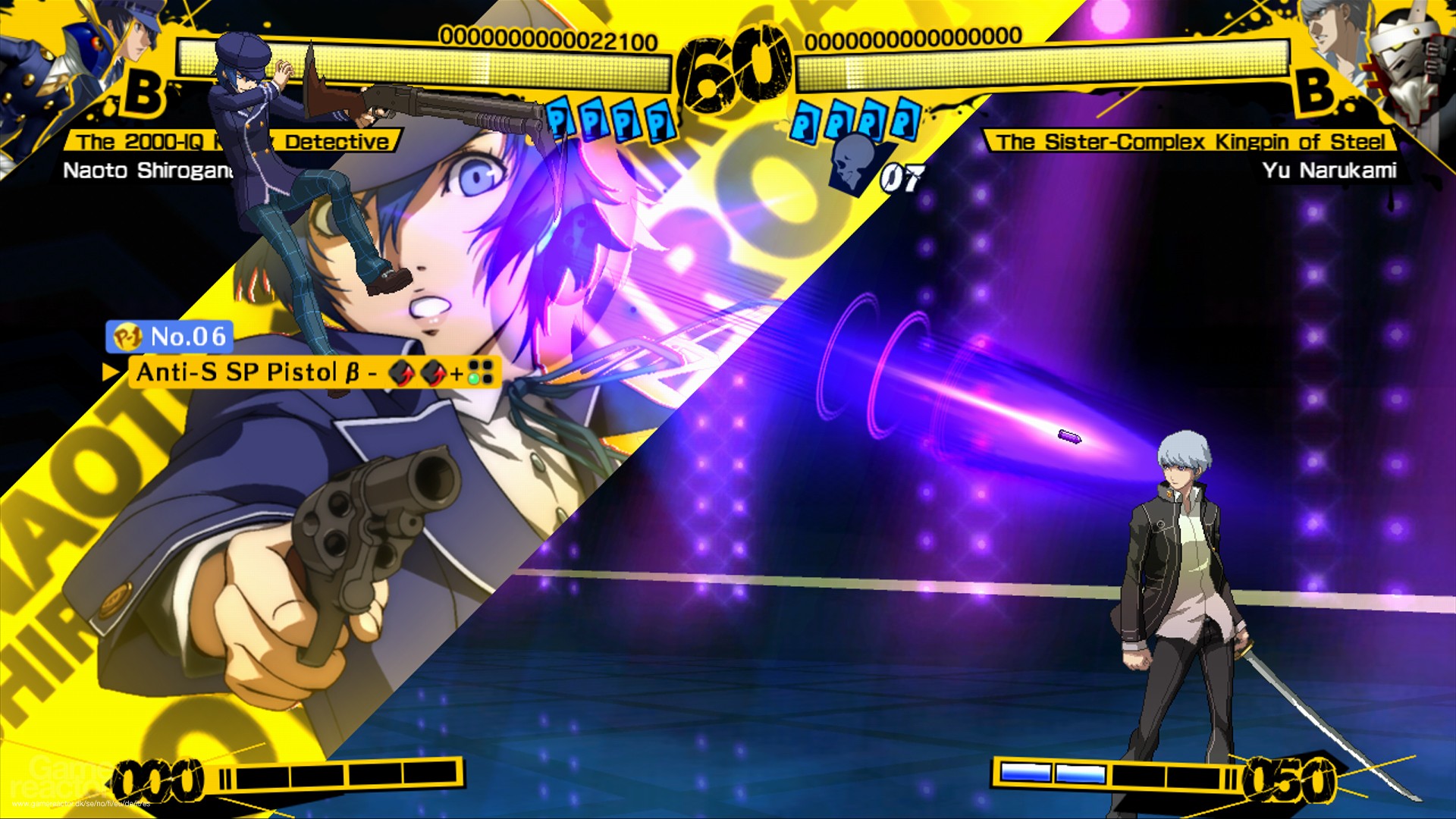Select Yu's Burst gauge B icon

(x=1317, y=93)
